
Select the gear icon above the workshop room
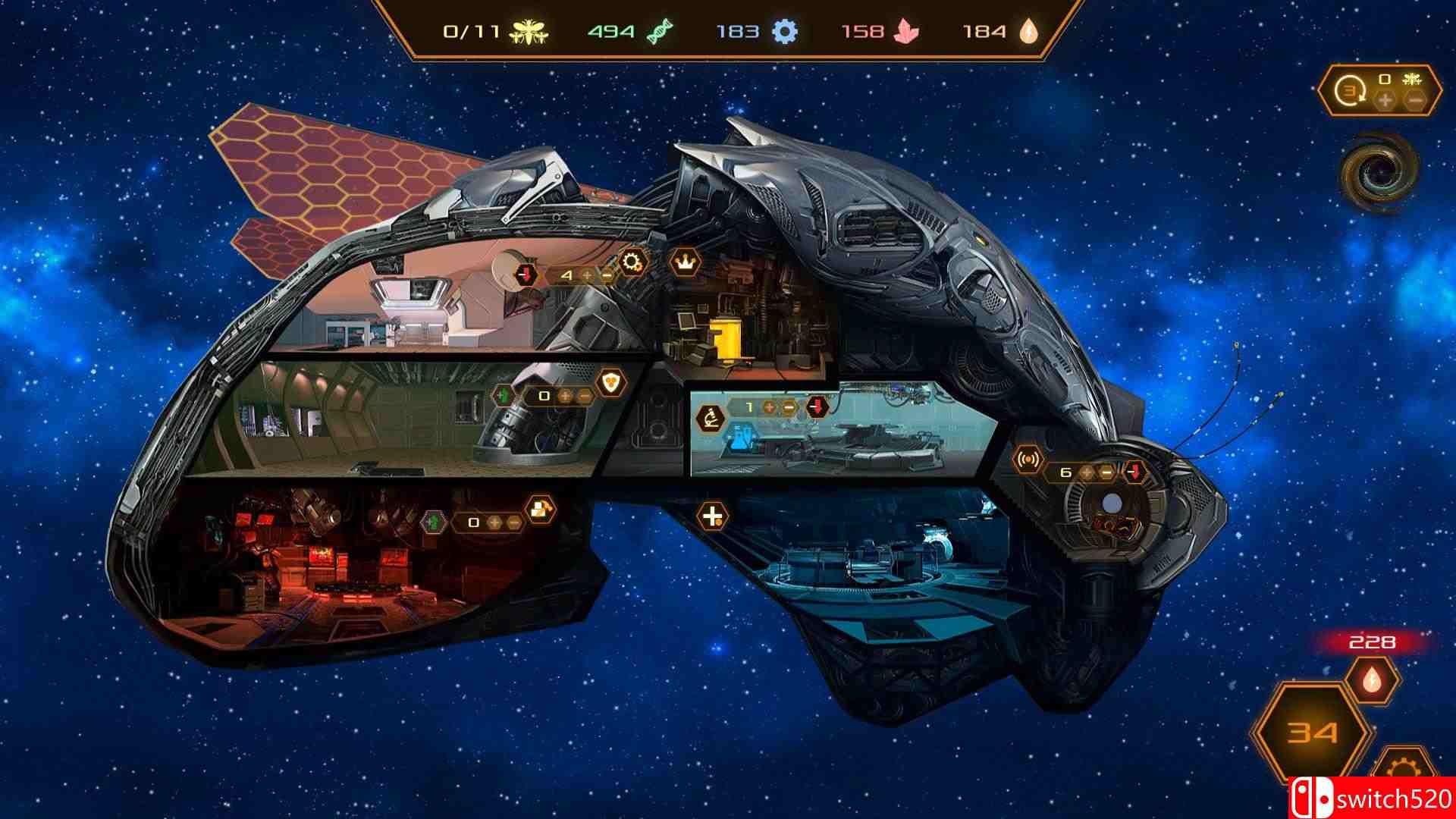pyautogui.click(x=632, y=259)
